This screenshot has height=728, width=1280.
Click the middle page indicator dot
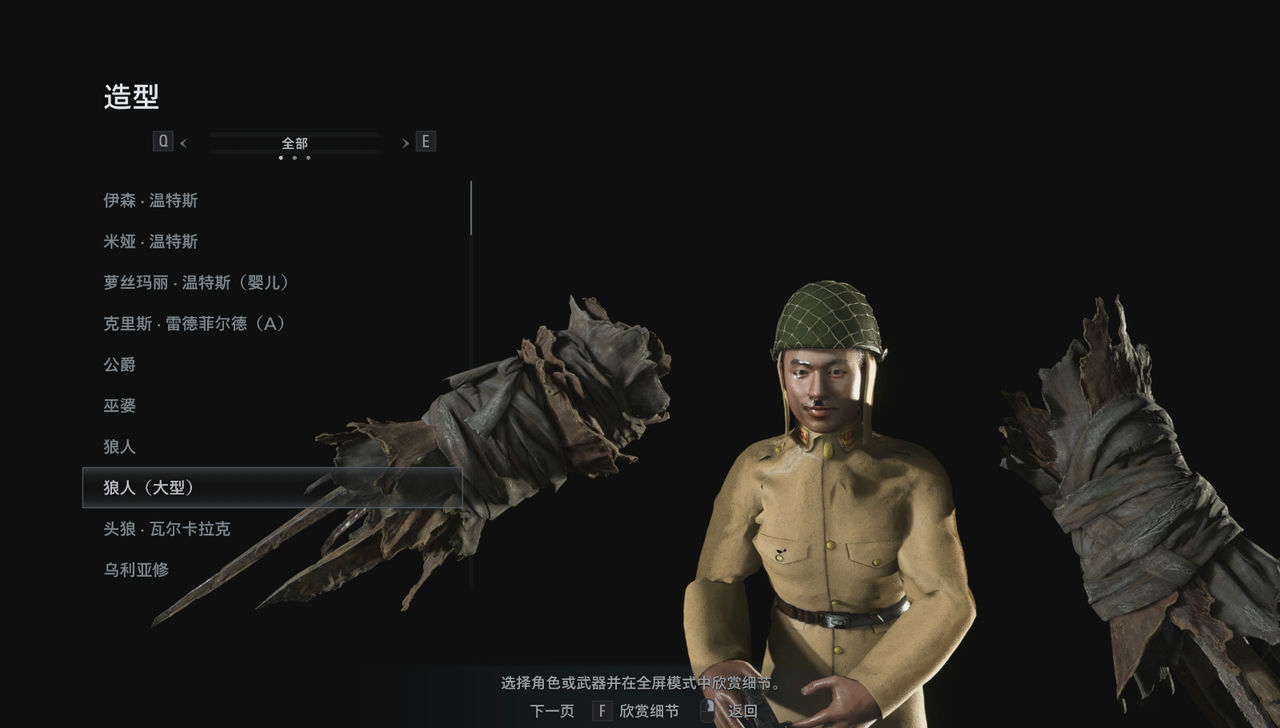click(294, 157)
